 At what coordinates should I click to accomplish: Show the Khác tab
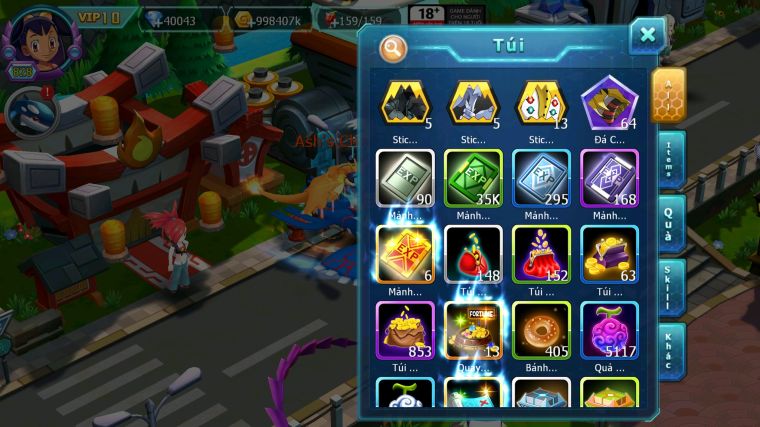(671, 350)
